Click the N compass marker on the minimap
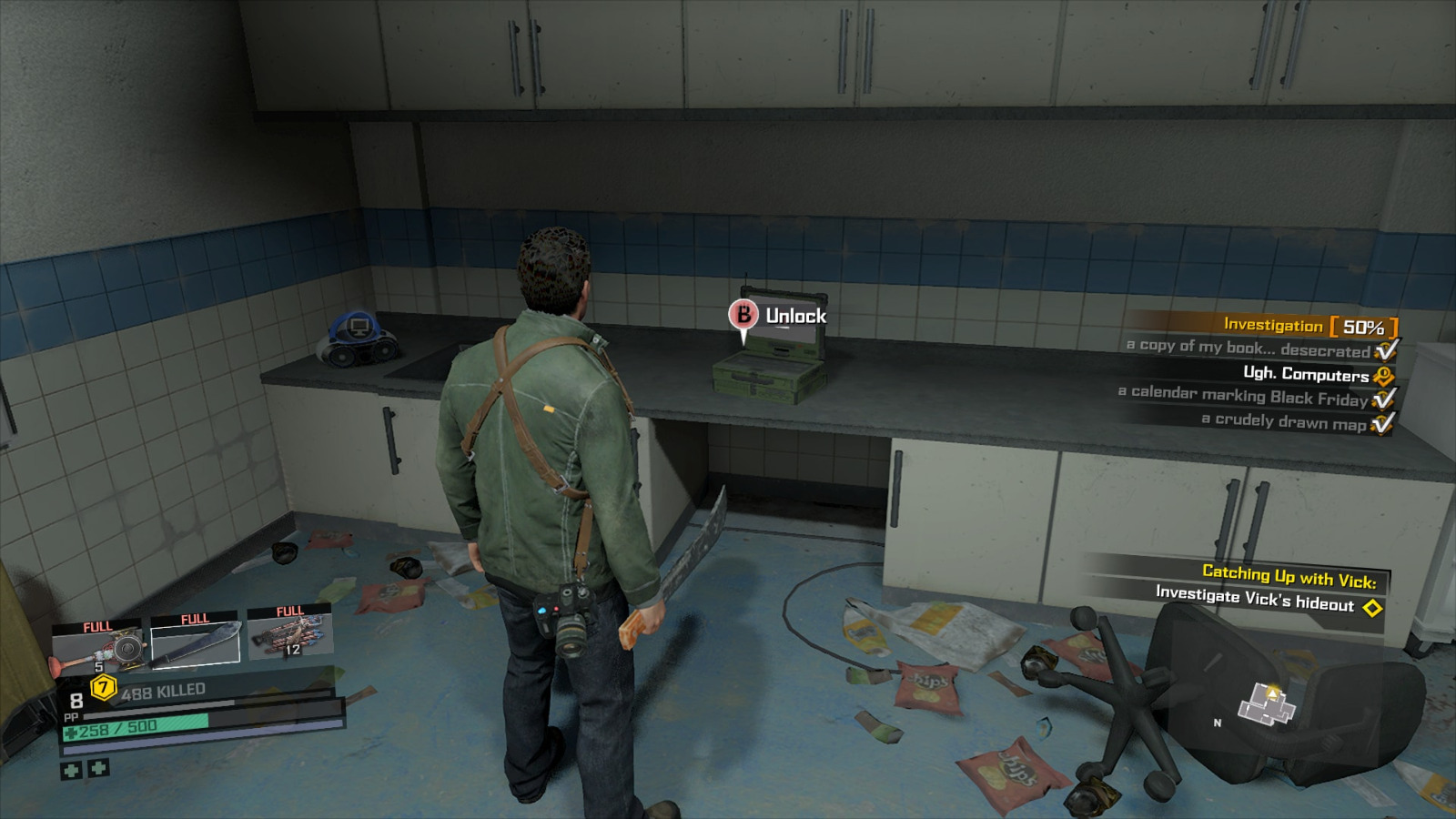1456x819 pixels. pyautogui.click(x=1217, y=722)
